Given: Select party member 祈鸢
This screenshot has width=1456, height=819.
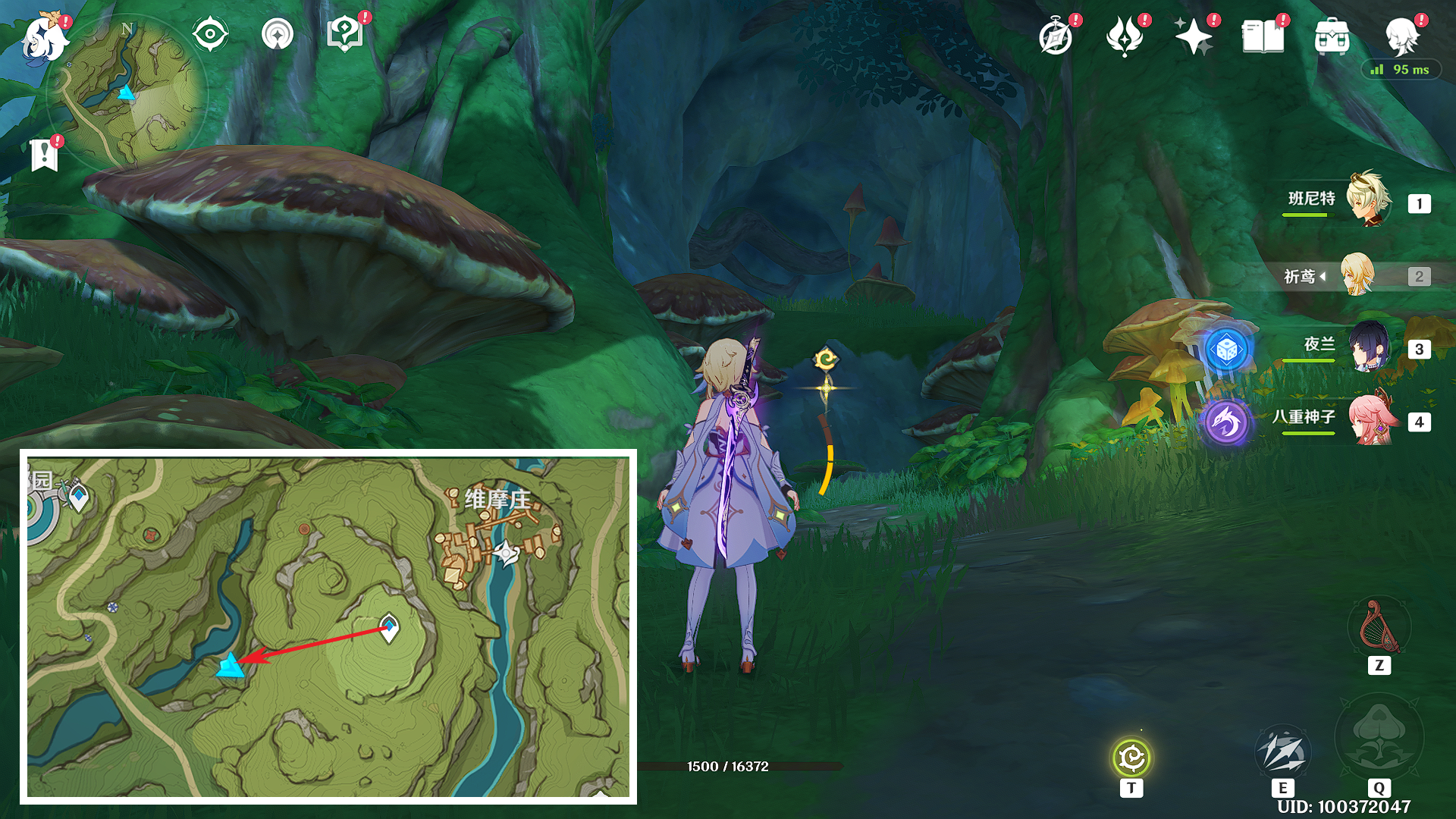Looking at the screenshot, I should click(1357, 275).
